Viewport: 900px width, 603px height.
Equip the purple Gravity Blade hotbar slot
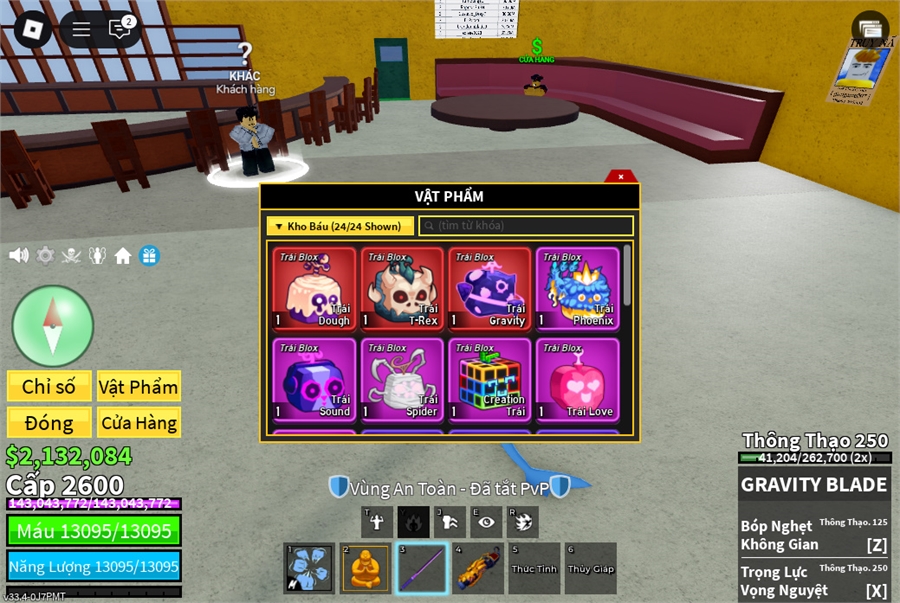click(x=421, y=569)
